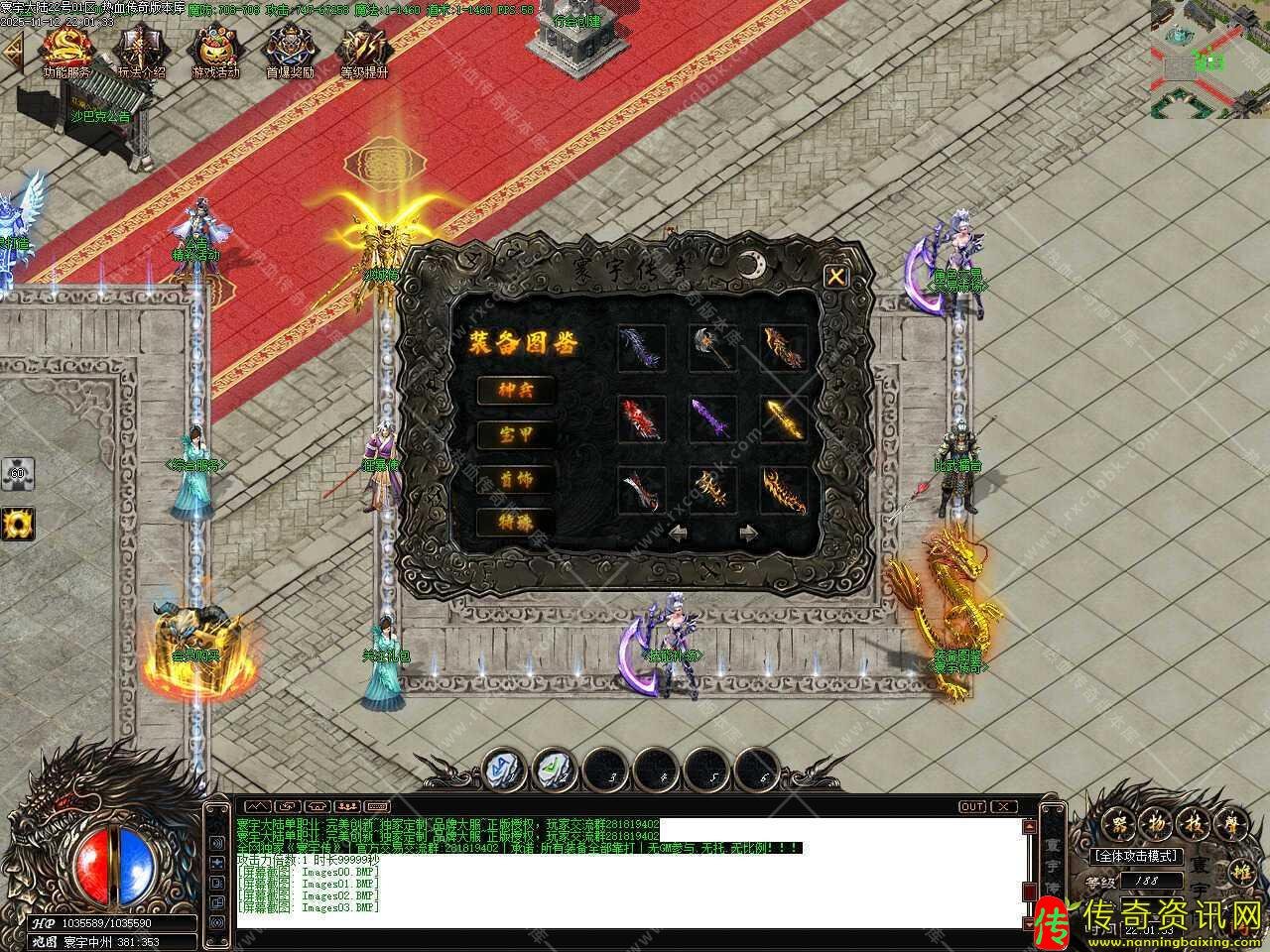Open the 玩法介绍 gameplay guide
The width and height of the screenshot is (1270, 952).
(x=140, y=48)
